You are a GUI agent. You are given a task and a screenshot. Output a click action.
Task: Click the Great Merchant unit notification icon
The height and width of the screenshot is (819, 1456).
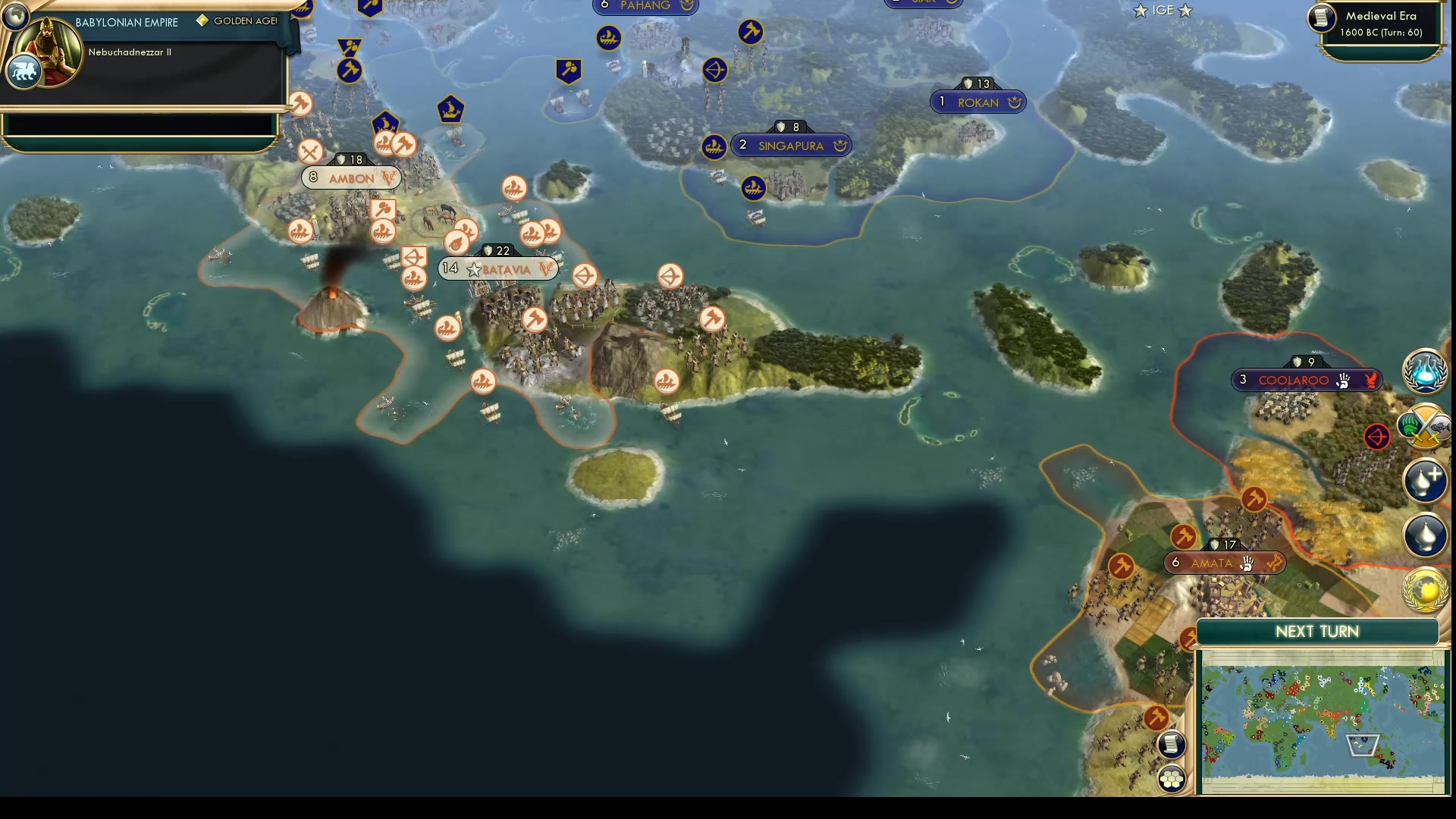1424,536
